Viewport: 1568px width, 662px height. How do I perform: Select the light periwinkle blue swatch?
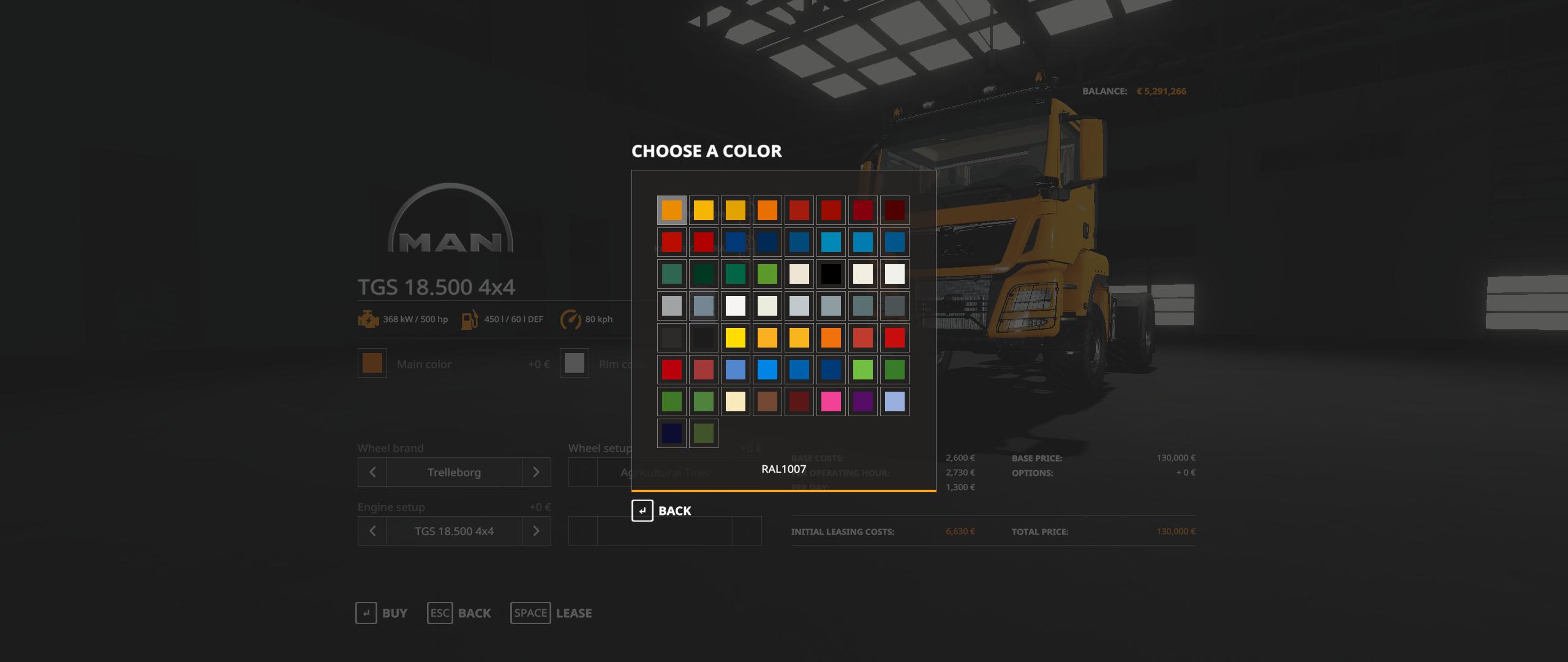(894, 401)
